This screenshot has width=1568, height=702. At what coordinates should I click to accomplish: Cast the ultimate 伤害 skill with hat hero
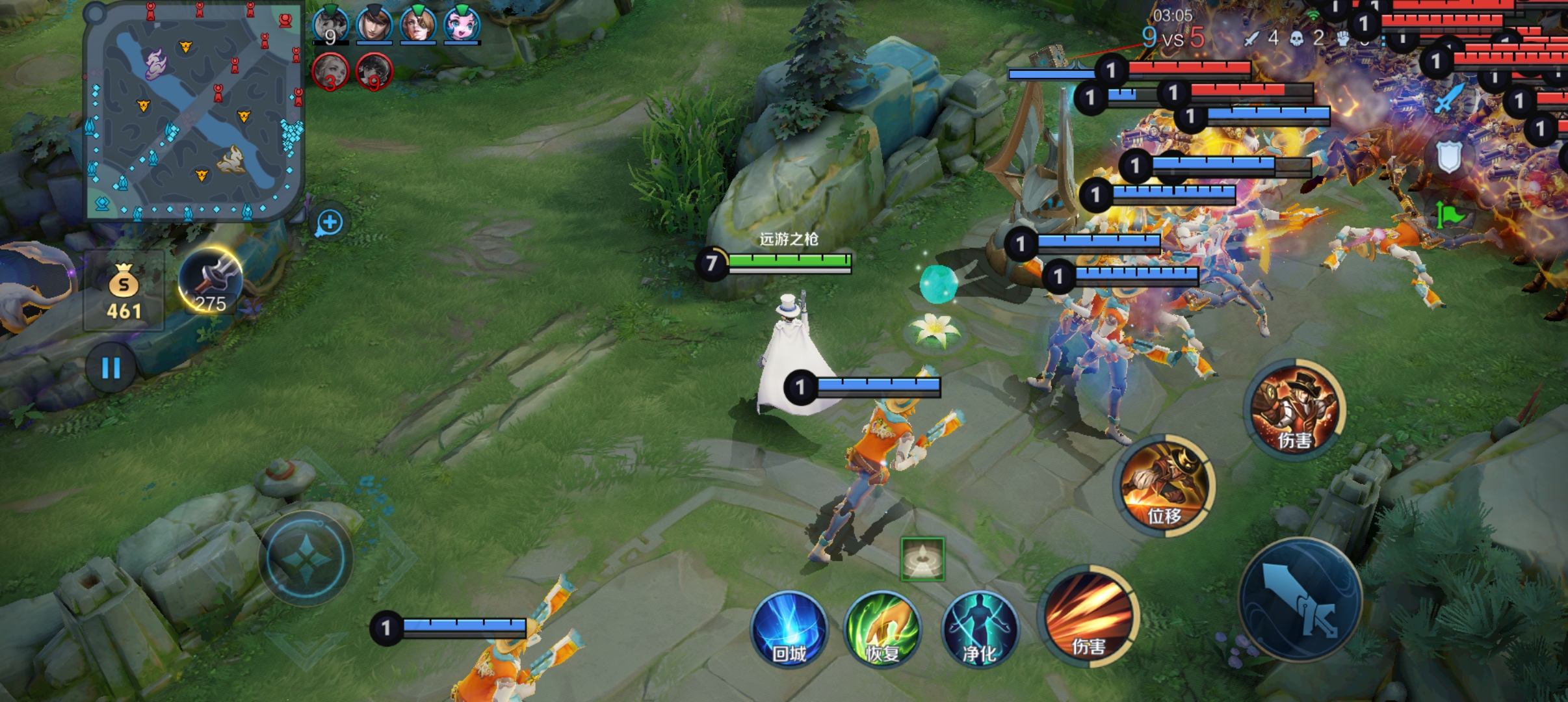point(1294,408)
